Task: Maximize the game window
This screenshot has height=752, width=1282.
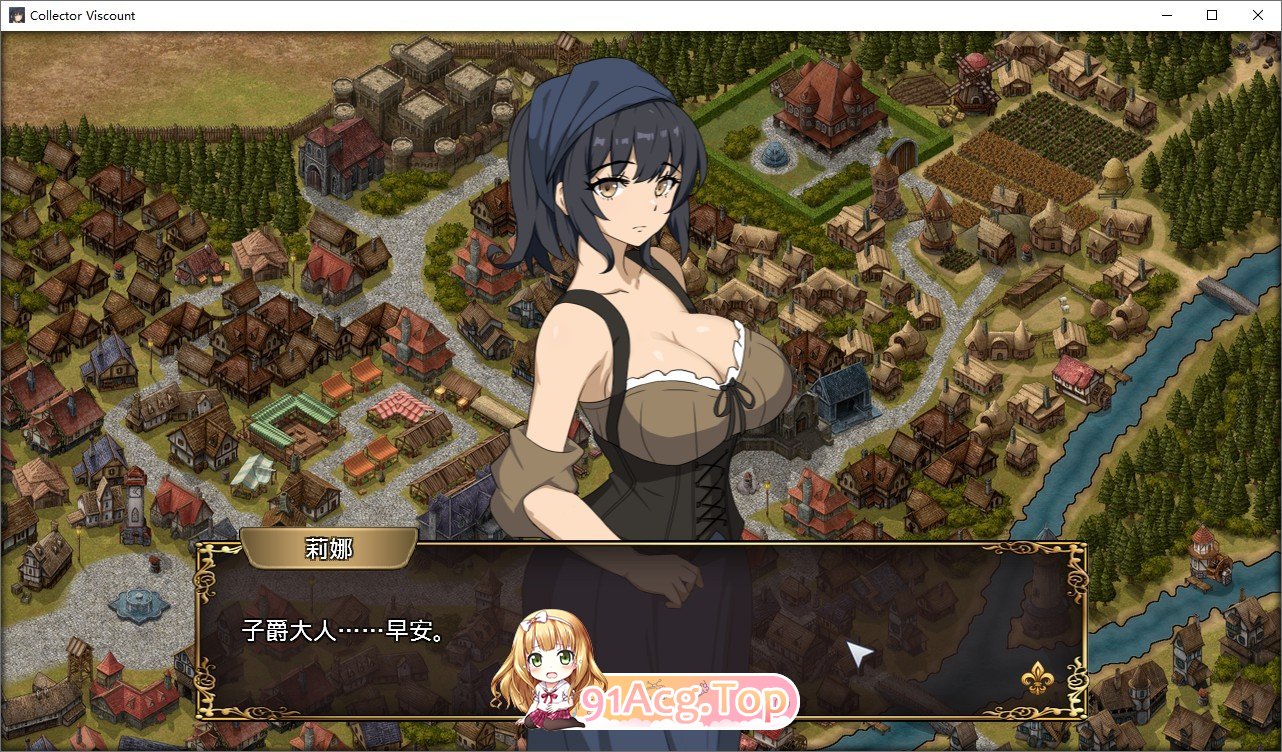Action: click(1212, 15)
